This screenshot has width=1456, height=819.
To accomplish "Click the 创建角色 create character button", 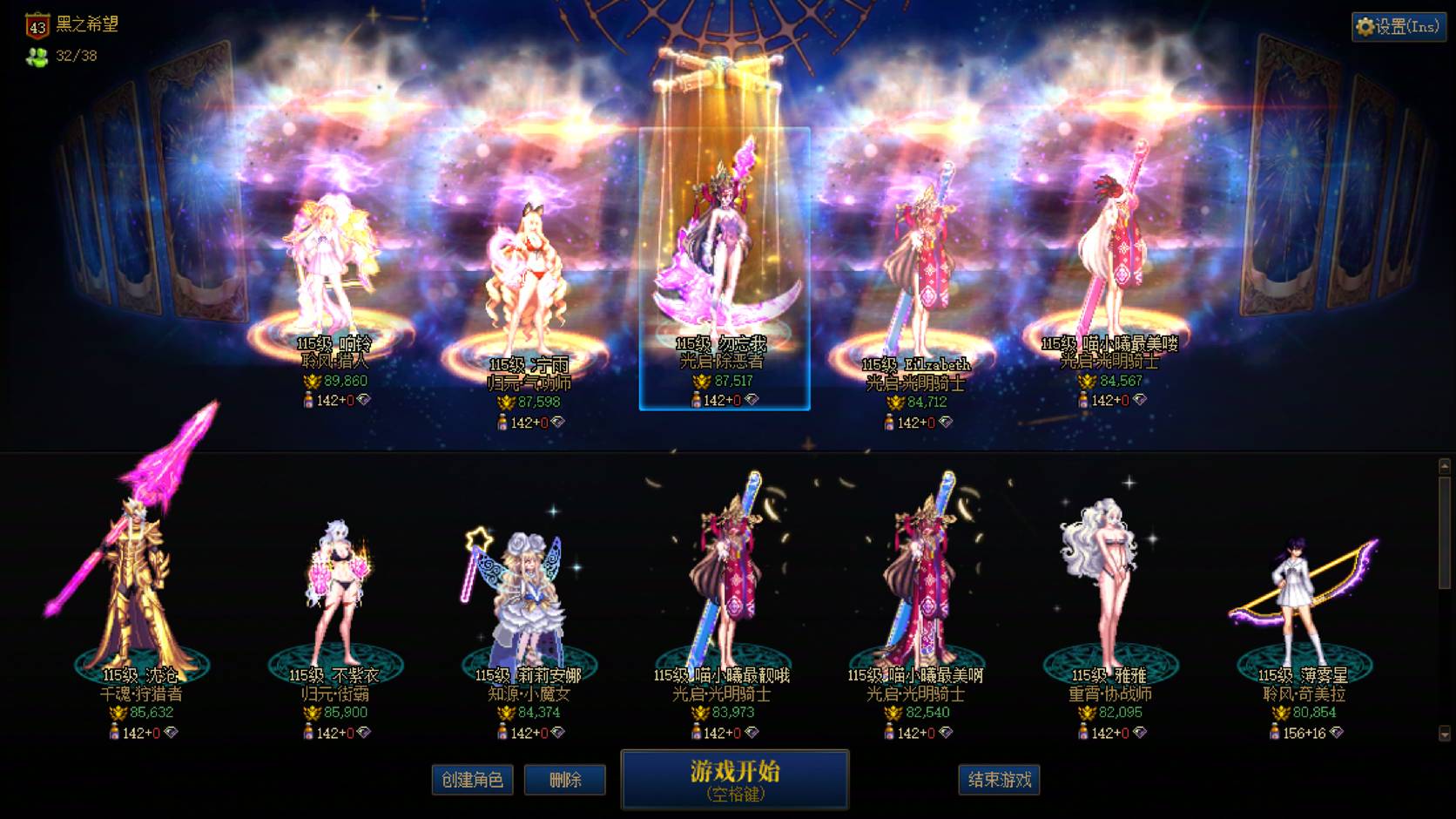I will point(472,780).
